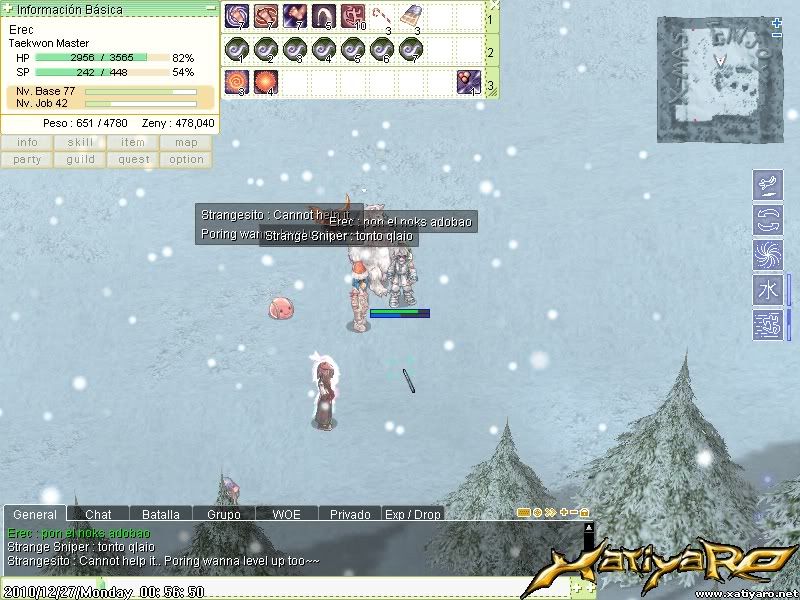Open the WOE chat tab
The width and height of the screenshot is (800, 600).
286,514
